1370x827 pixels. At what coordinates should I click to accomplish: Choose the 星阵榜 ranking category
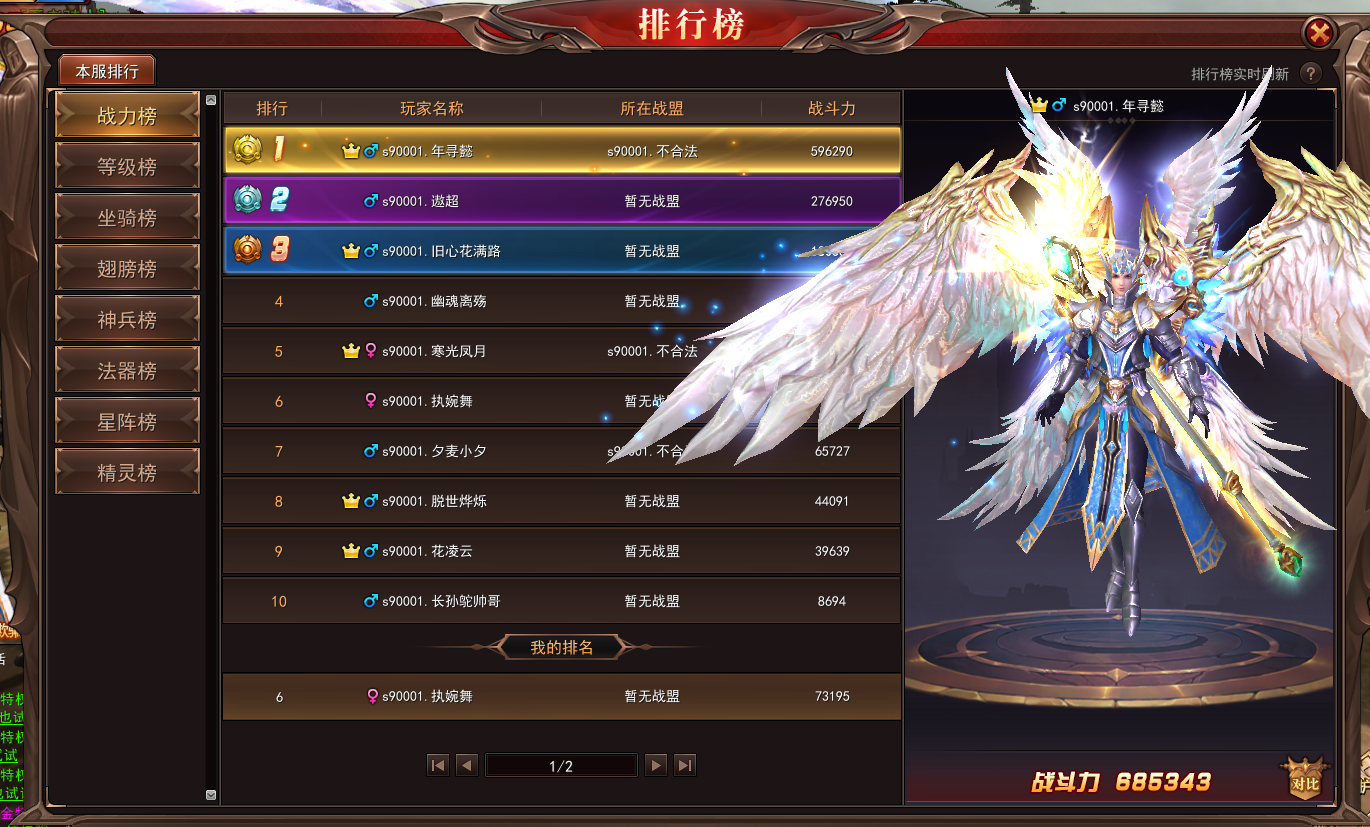point(127,422)
